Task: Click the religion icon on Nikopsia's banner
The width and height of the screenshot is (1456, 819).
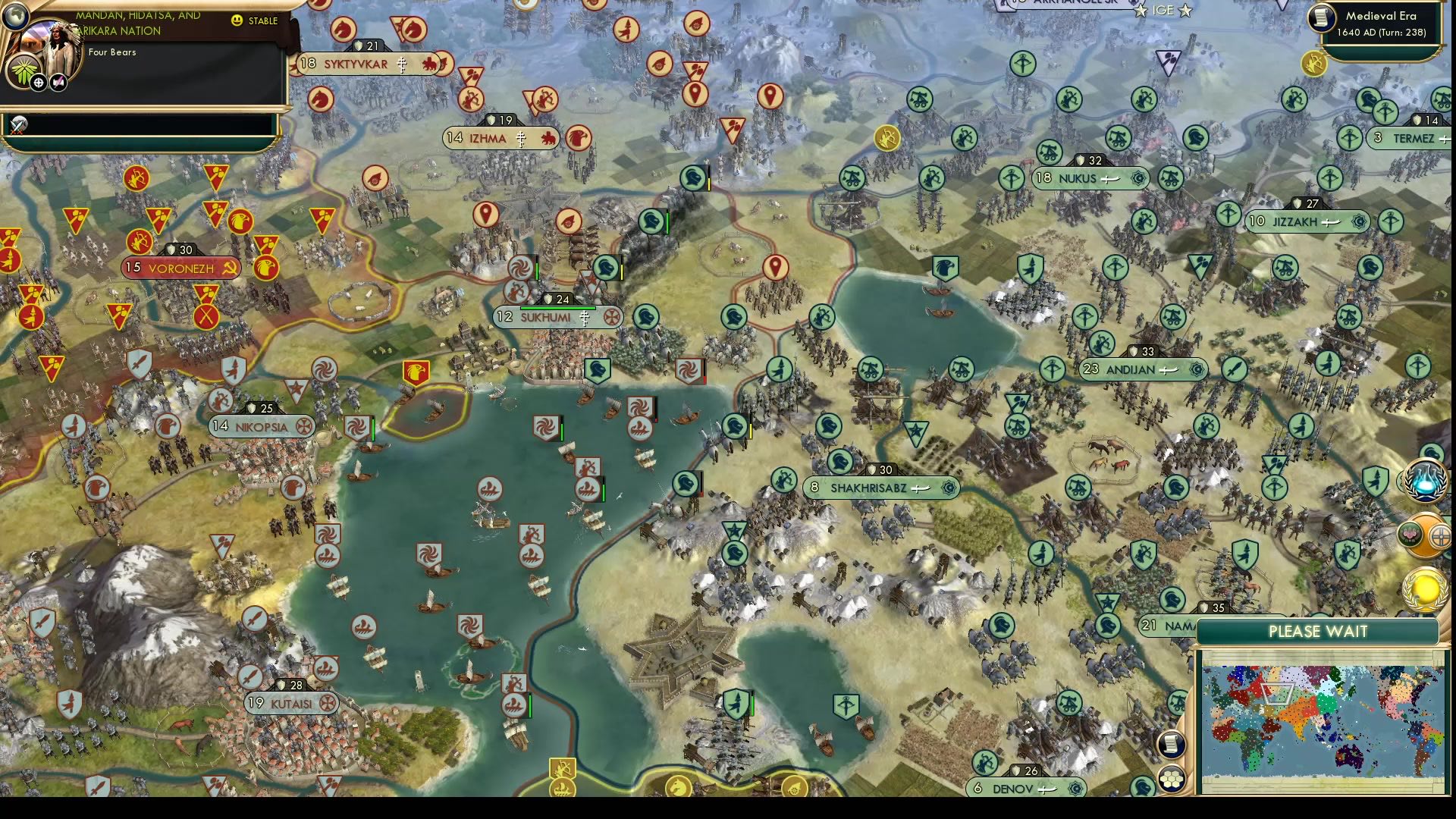Action: pyautogui.click(x=306, y=426)
